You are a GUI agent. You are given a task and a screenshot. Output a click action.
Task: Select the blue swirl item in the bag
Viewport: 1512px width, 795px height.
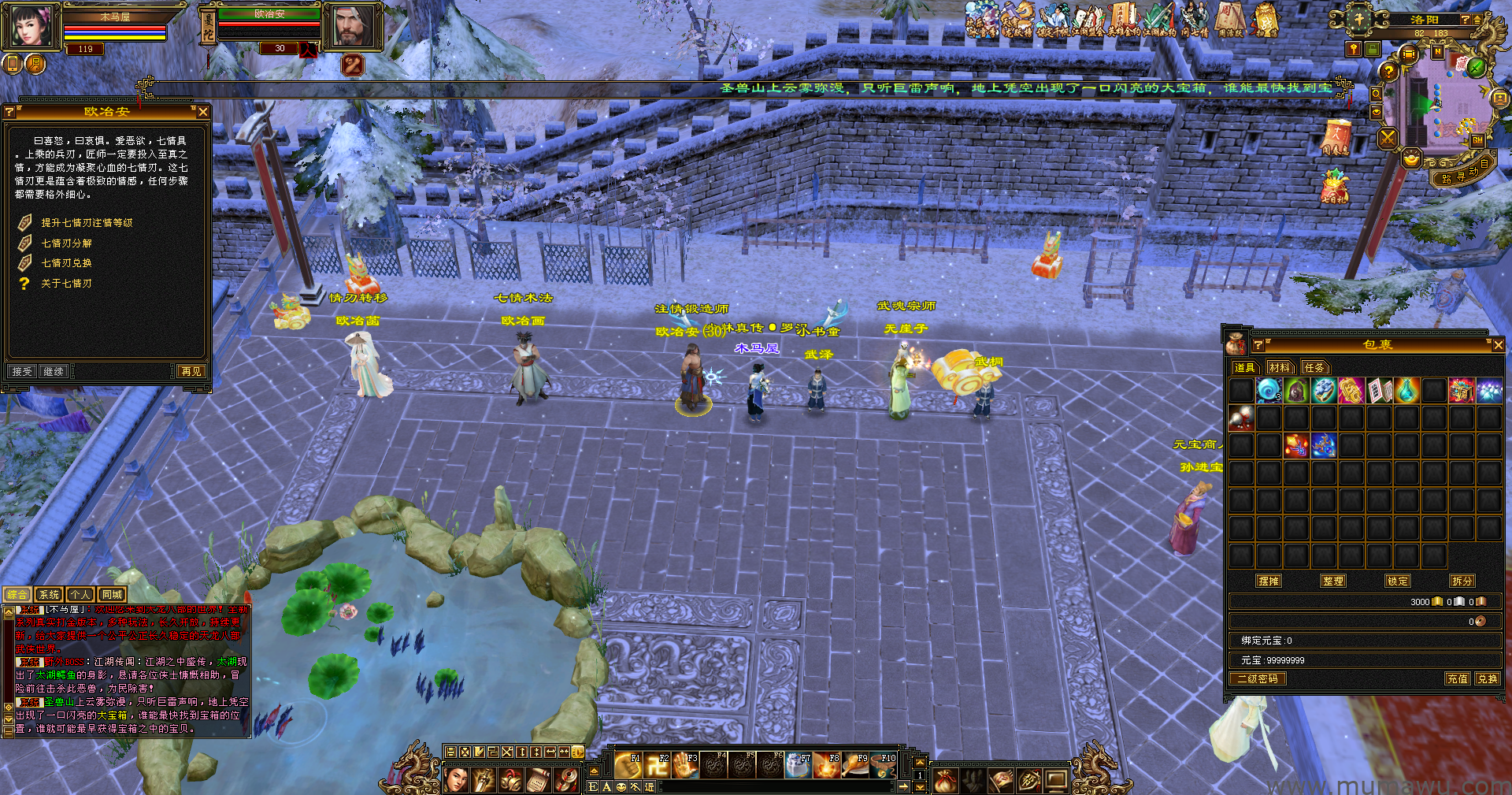1269,390
